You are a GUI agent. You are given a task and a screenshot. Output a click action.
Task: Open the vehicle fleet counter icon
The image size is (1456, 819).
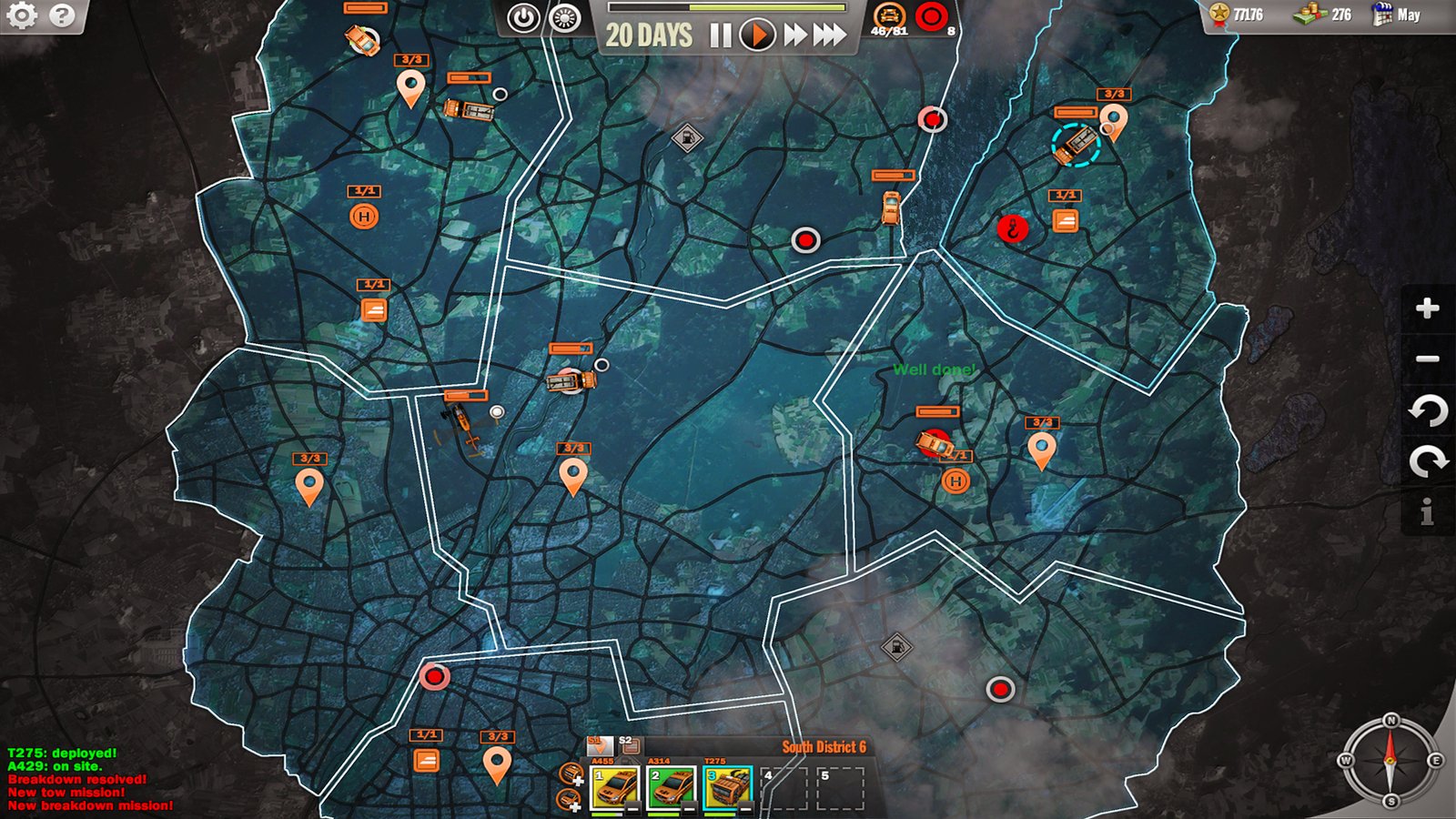tap(889, 16)
